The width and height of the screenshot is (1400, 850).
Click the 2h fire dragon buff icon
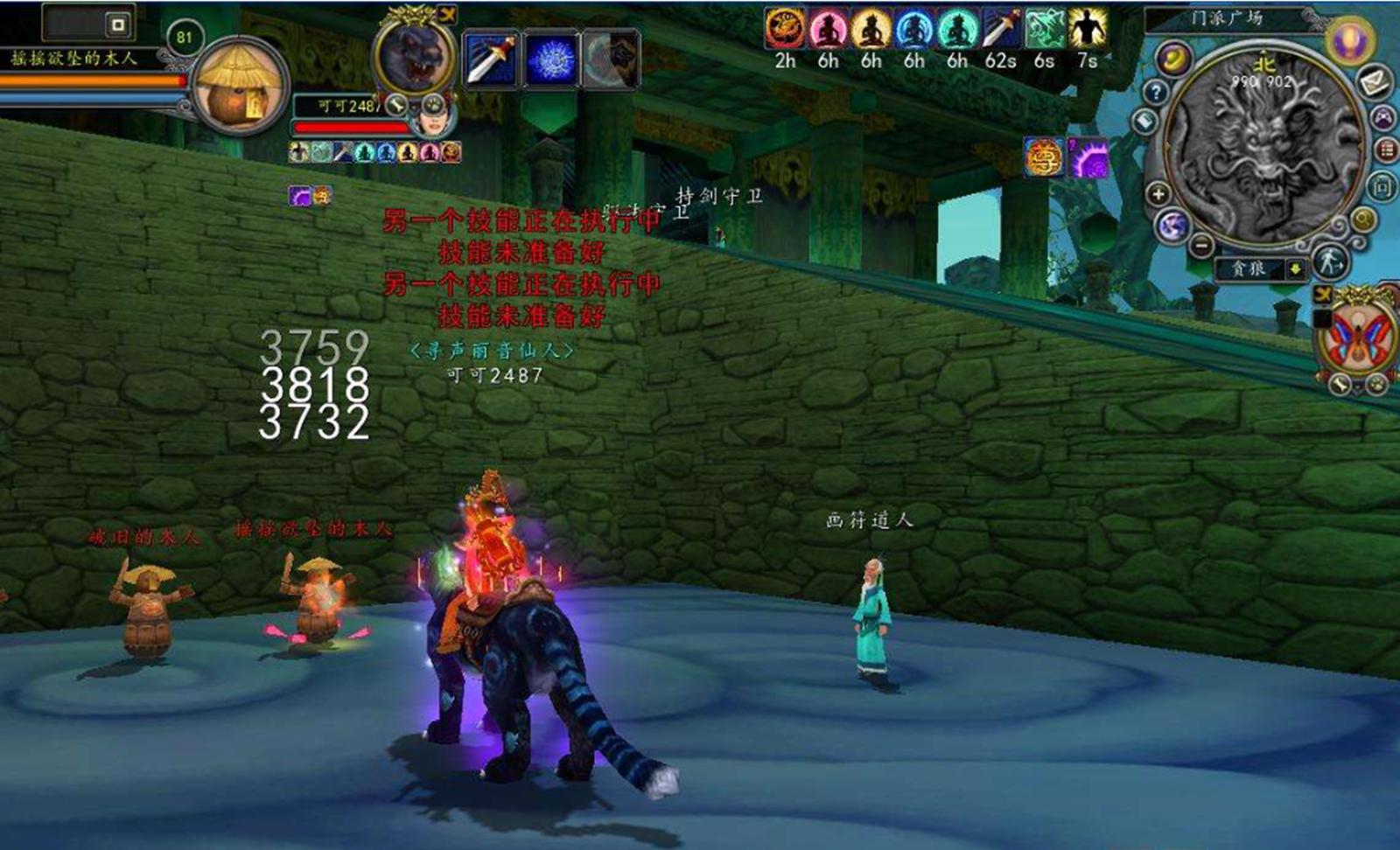click(x=785, y=28)
